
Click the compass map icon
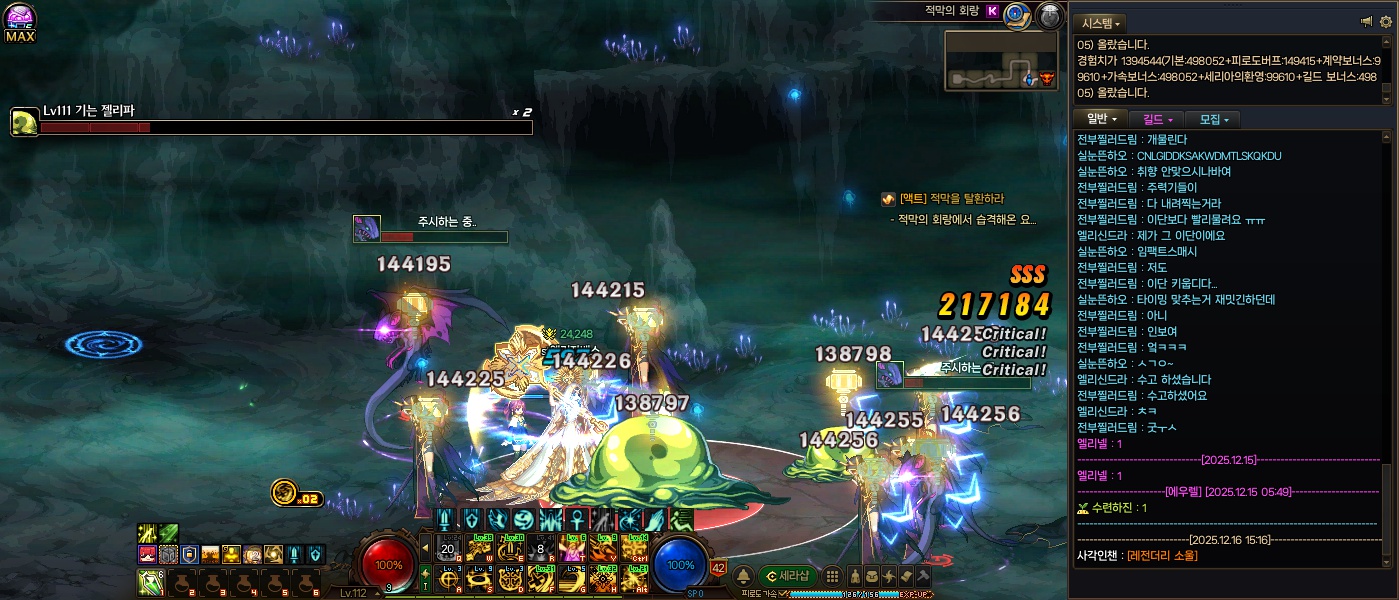1017,14
